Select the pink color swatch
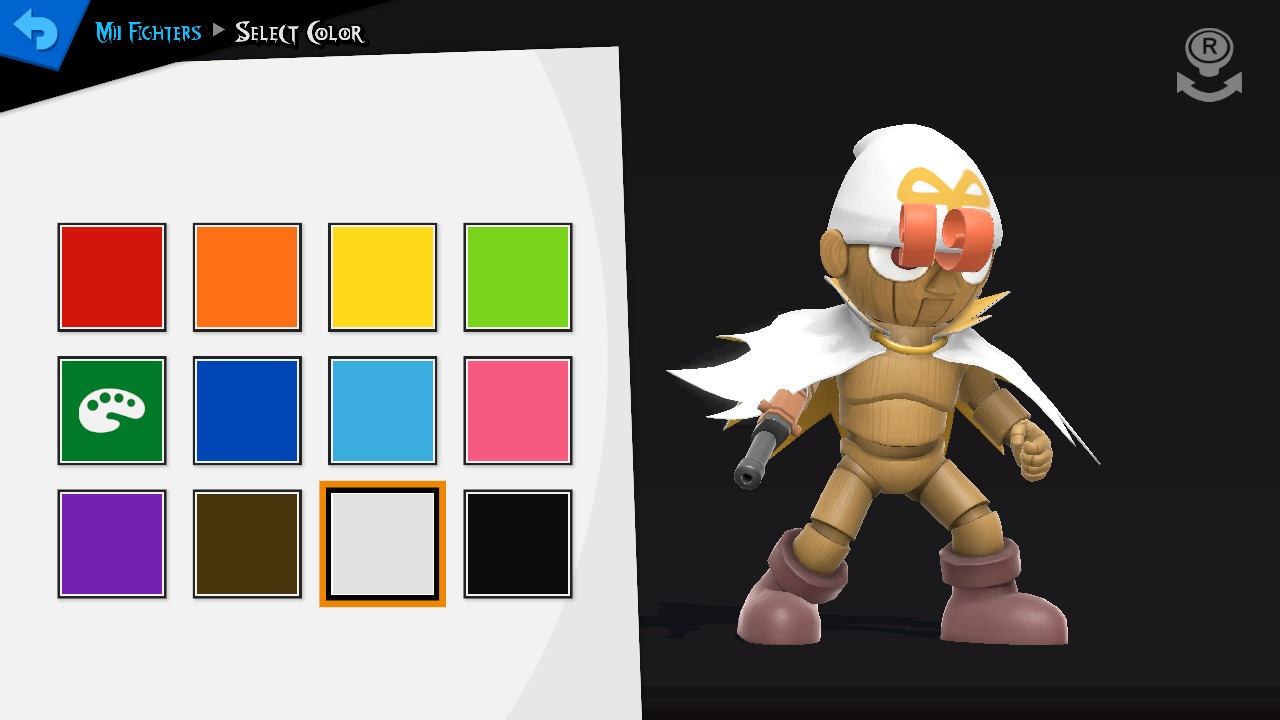 (x=517, y=409)
